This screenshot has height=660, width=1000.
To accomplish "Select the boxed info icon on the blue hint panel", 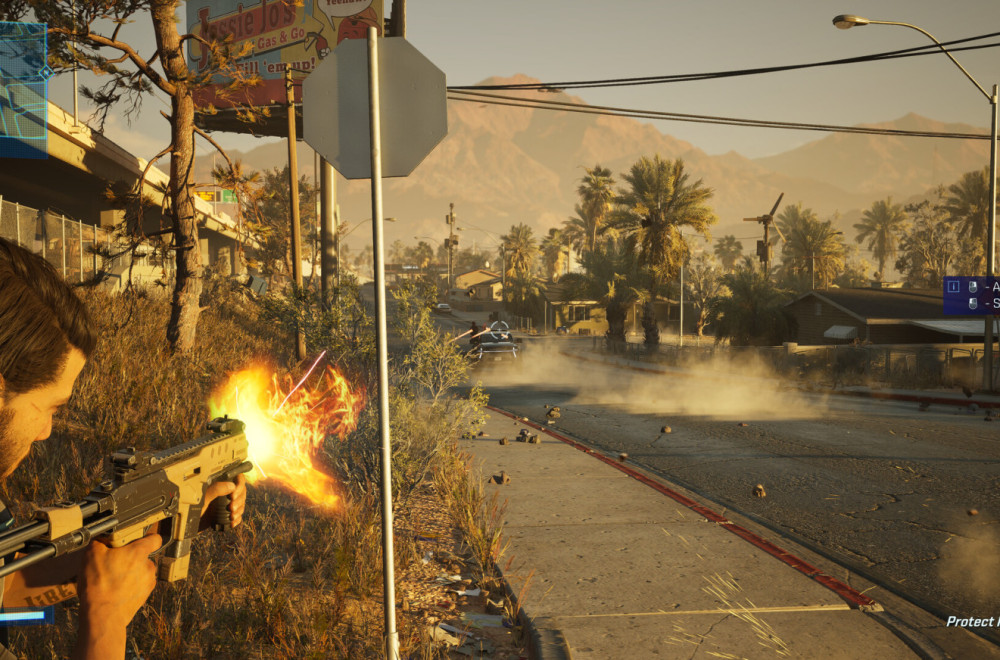I will click(952, 287).
